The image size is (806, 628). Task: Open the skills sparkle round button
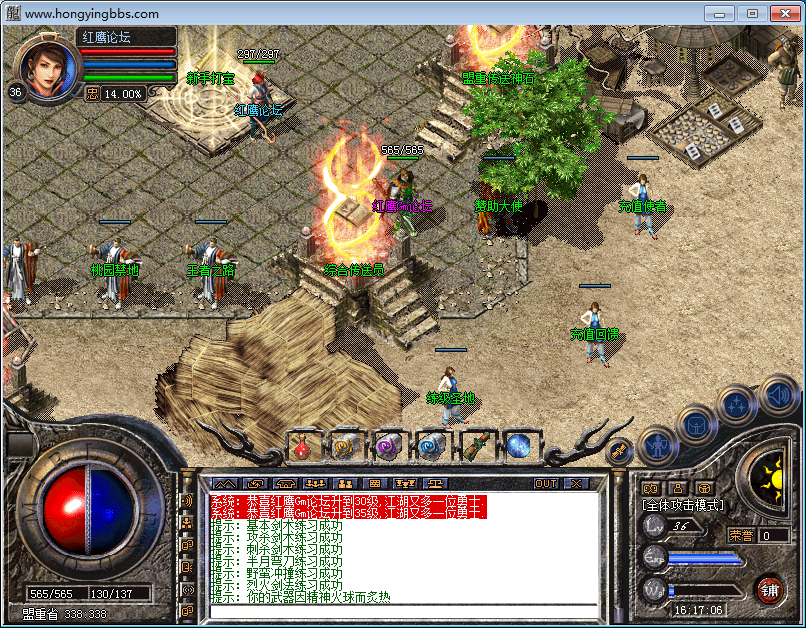[736, 404]
